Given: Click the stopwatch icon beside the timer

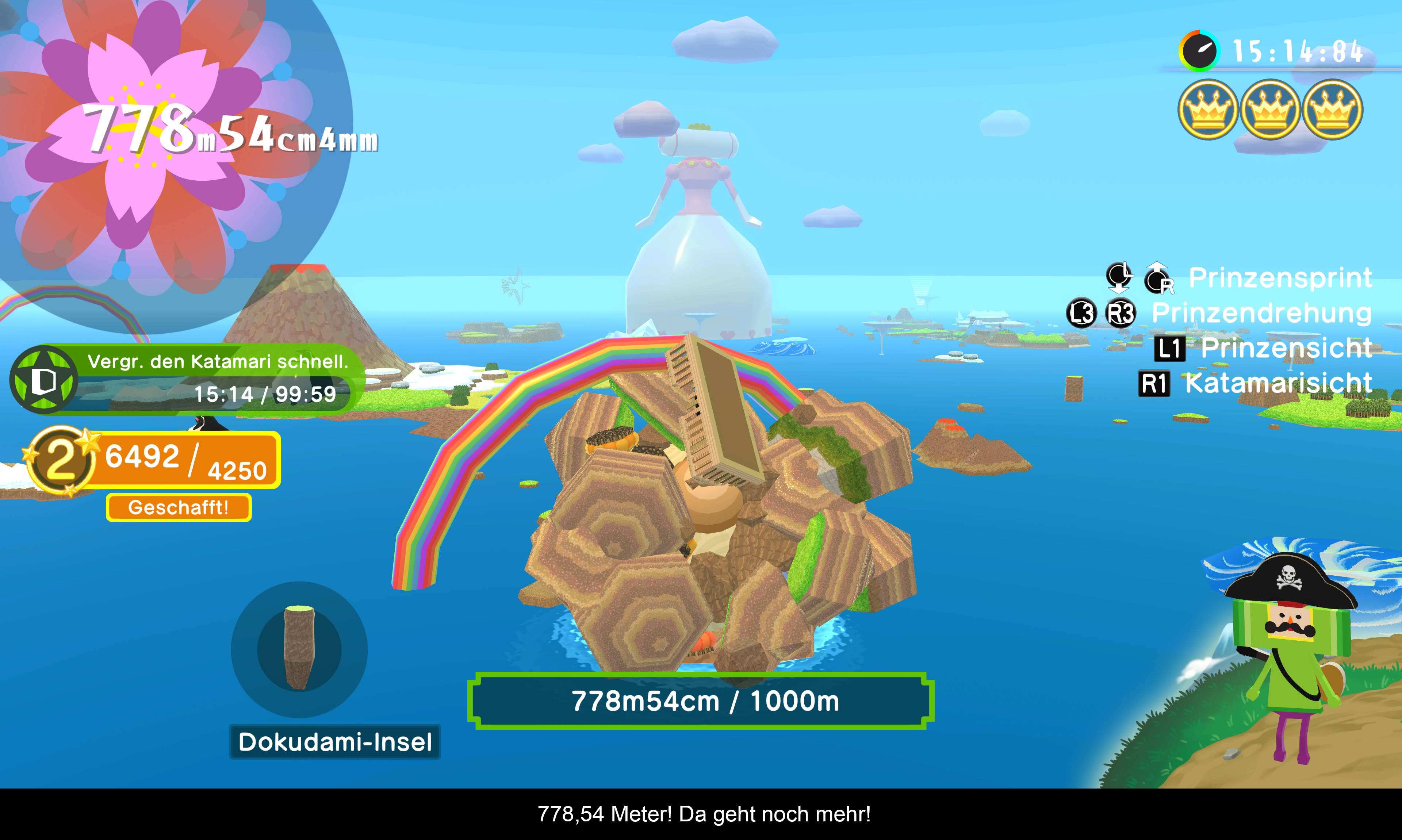Looking at the screenshot, I should click(1199, 51).
